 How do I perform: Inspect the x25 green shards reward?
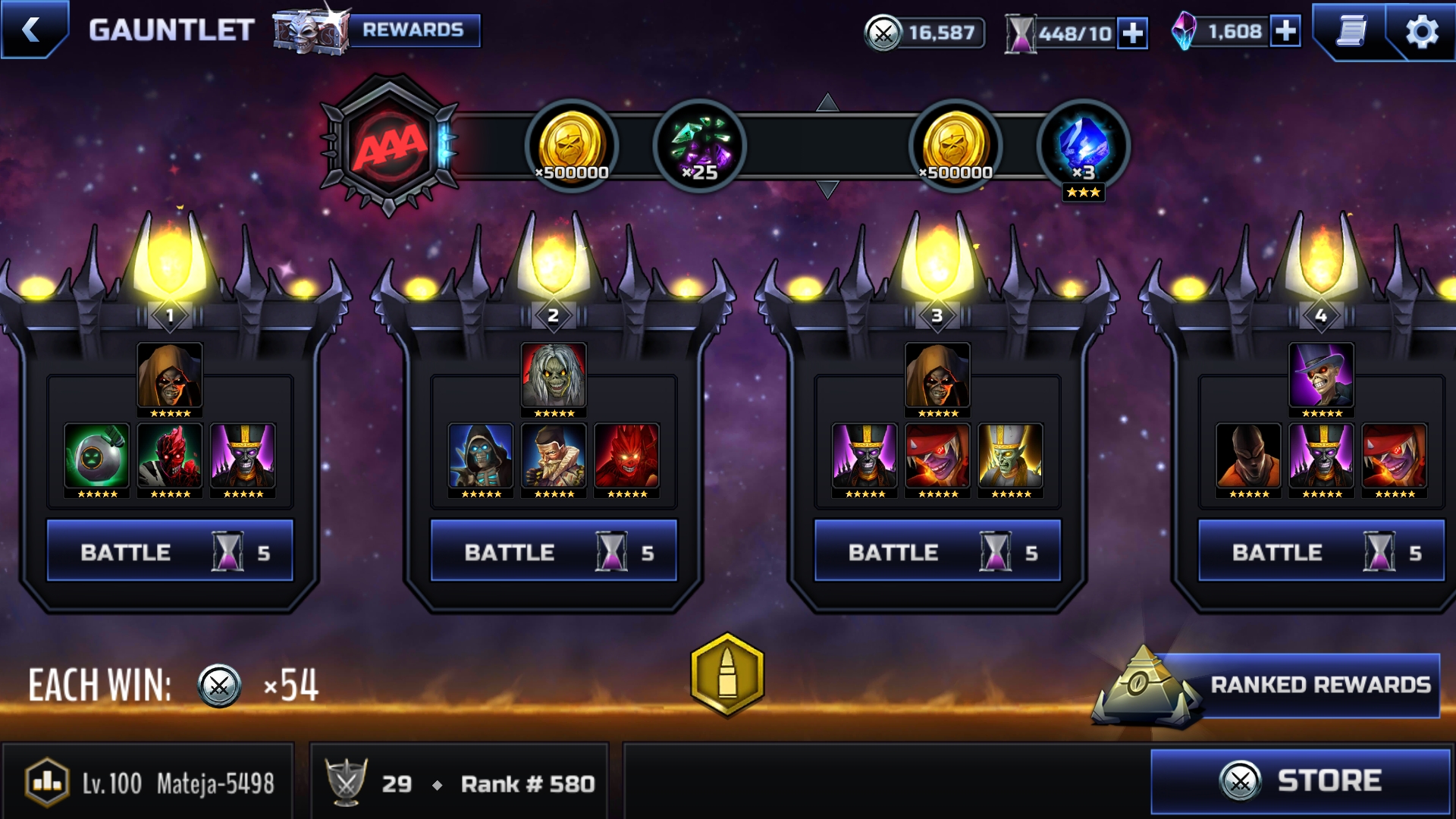699,146
